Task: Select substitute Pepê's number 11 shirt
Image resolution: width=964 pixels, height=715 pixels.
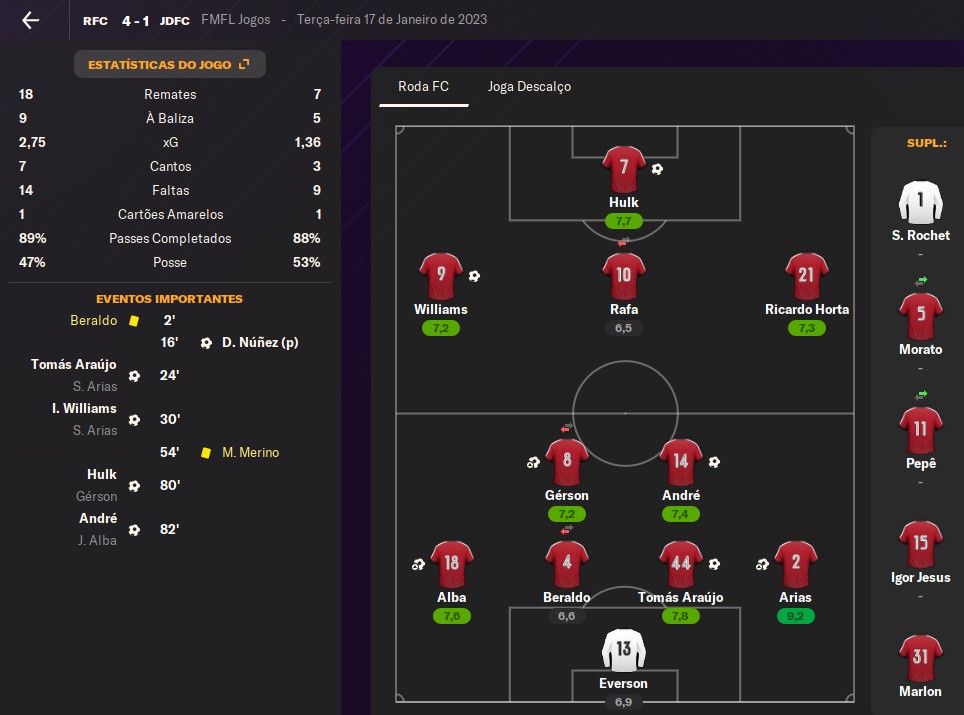Action: click(921, 430)
